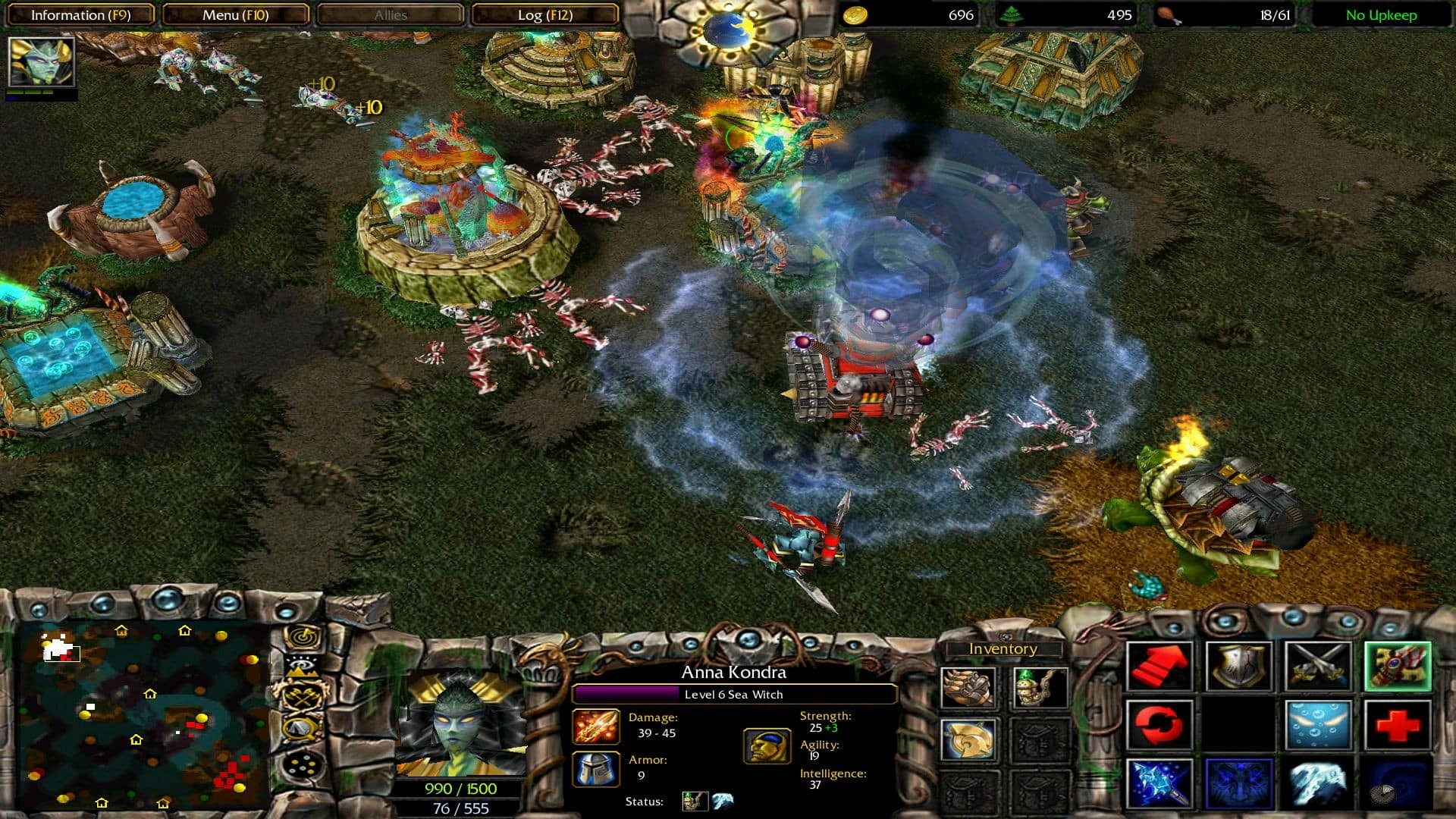Open the Information (F9) screen

pos(81,14)
